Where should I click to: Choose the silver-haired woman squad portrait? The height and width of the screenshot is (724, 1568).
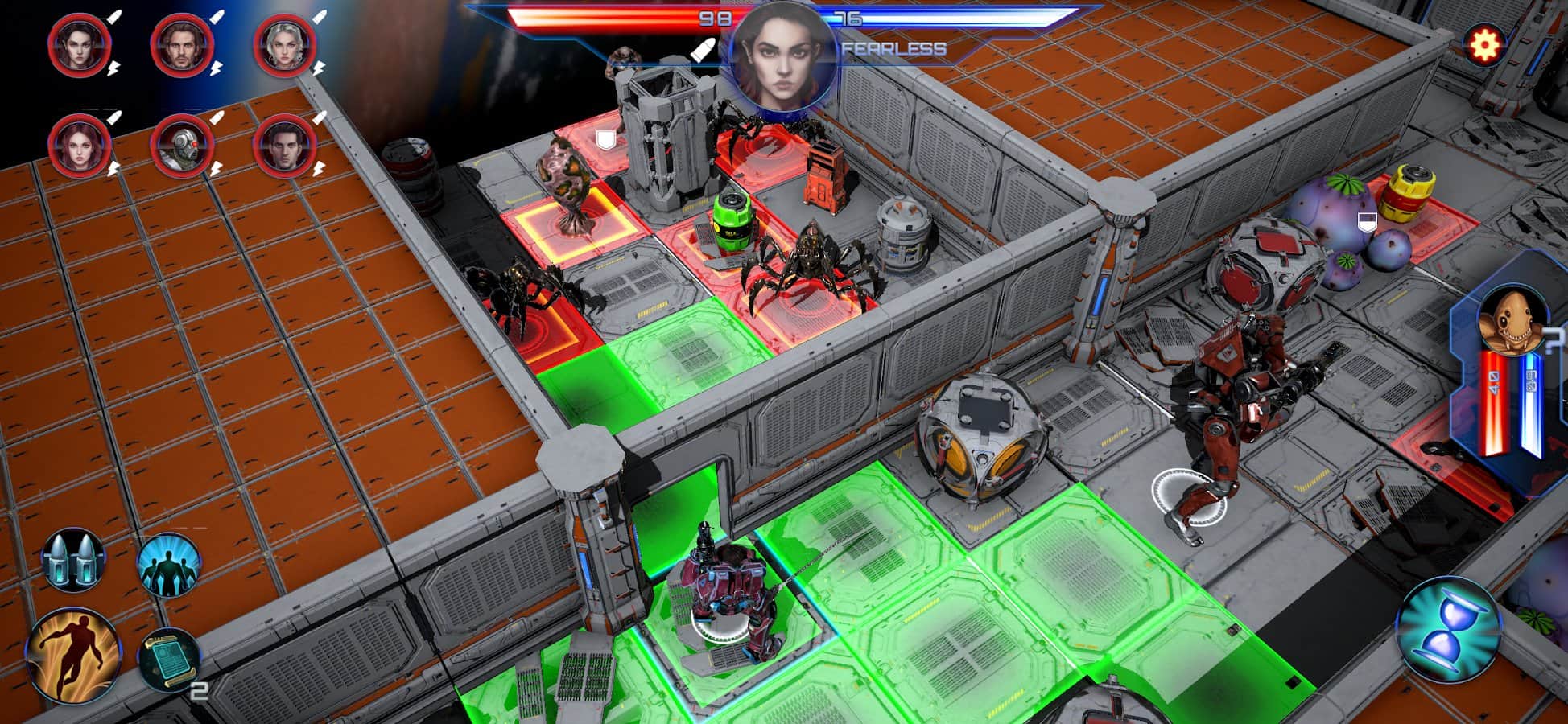tap(284, 45)
